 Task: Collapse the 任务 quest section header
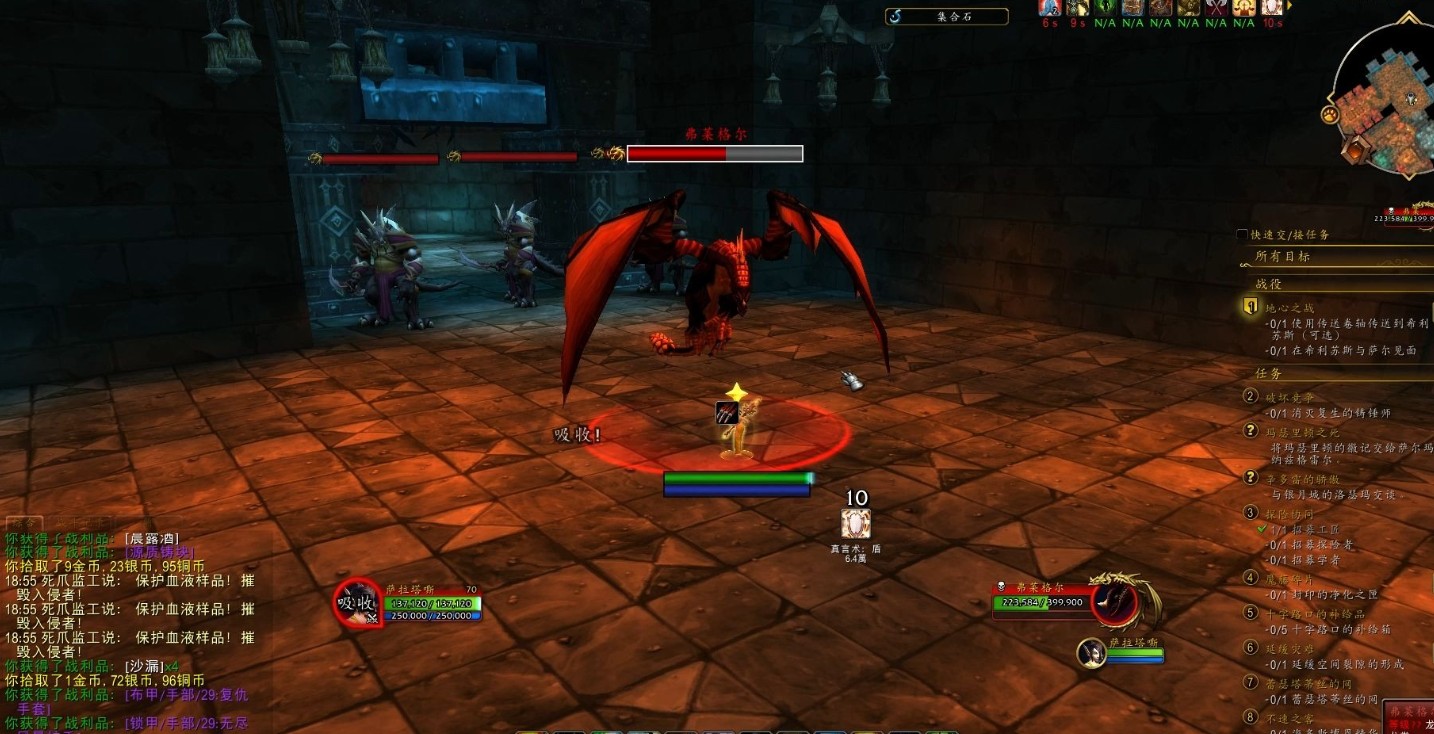coord(1268,373)
